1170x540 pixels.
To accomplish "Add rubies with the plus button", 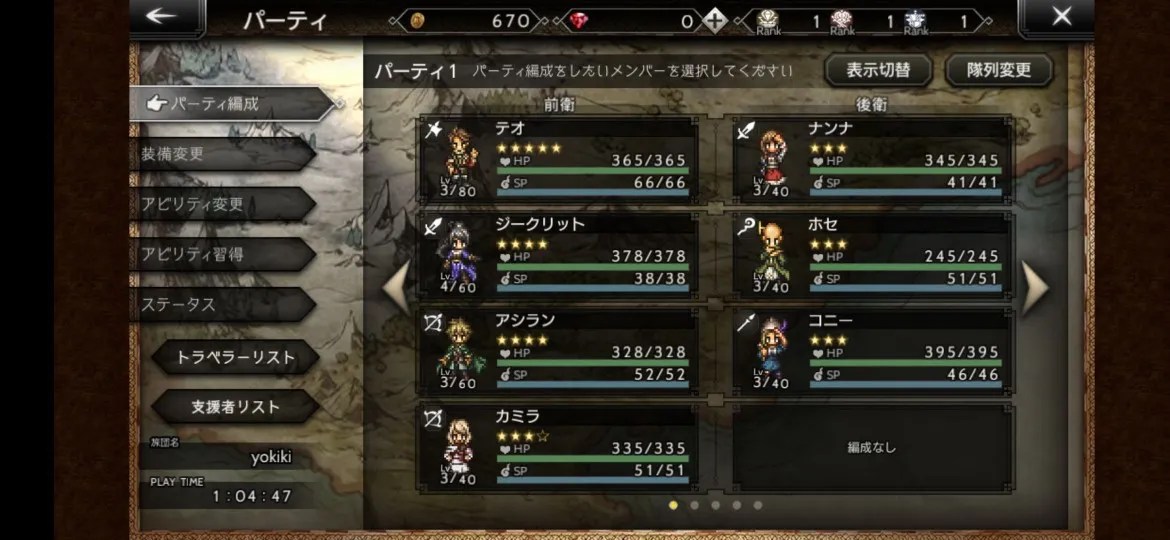I will coord(714,21).
